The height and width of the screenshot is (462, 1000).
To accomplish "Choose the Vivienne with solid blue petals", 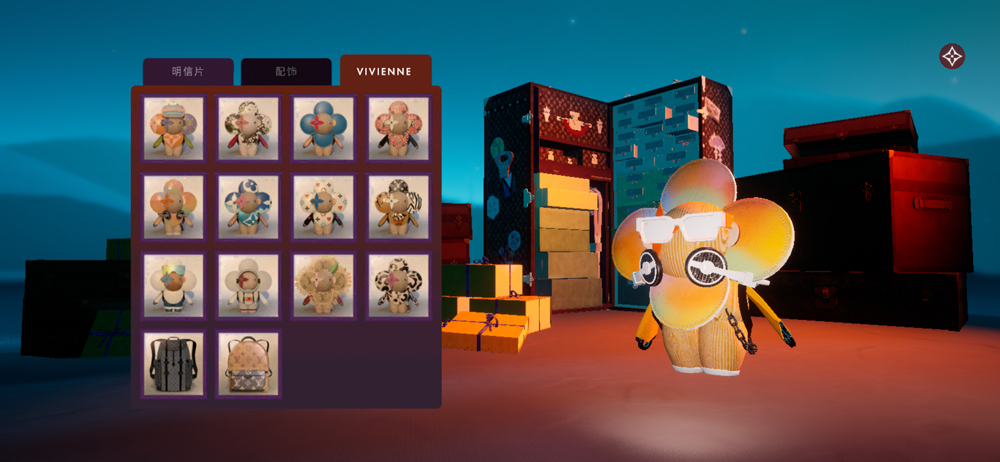I will tap(324, 128).
